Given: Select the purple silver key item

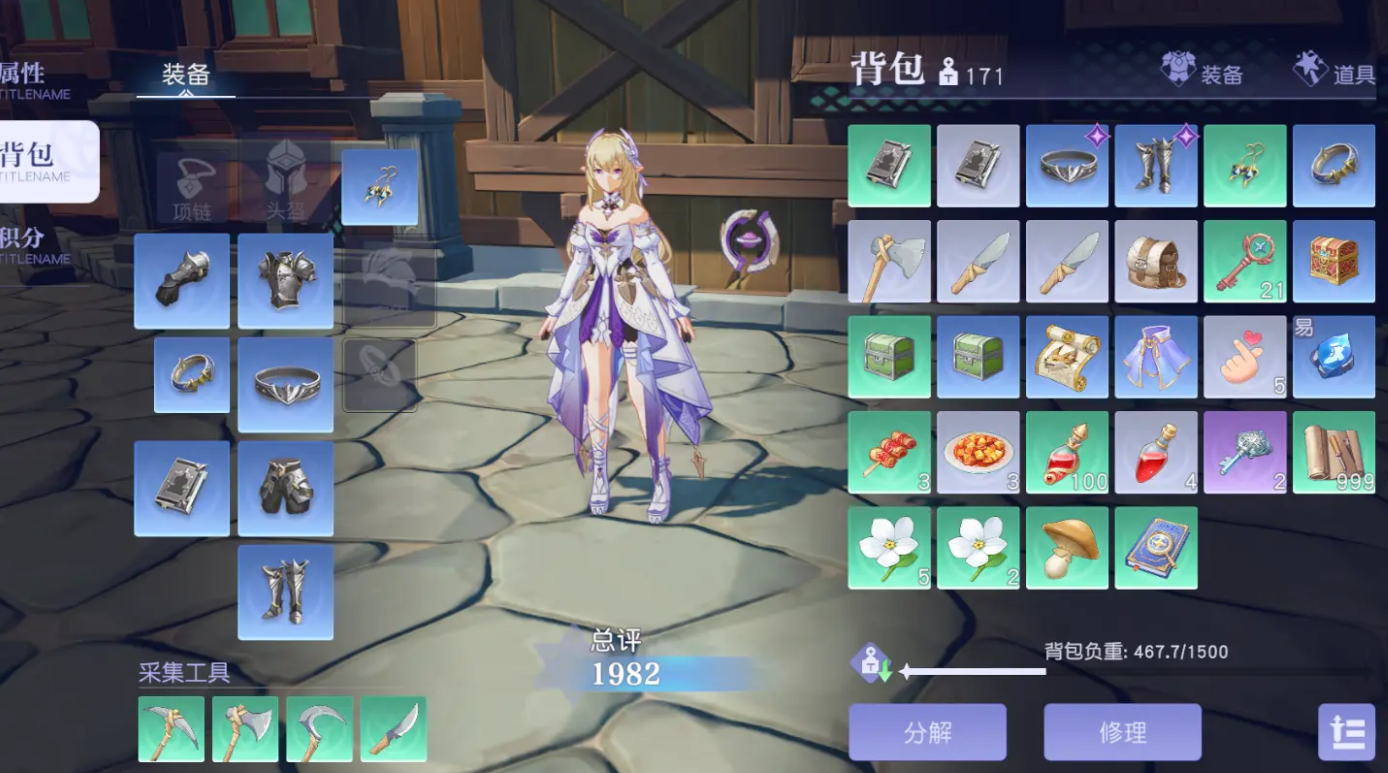Looking at the screenshot, I should pyautogui.click(x=1245, y=453).
